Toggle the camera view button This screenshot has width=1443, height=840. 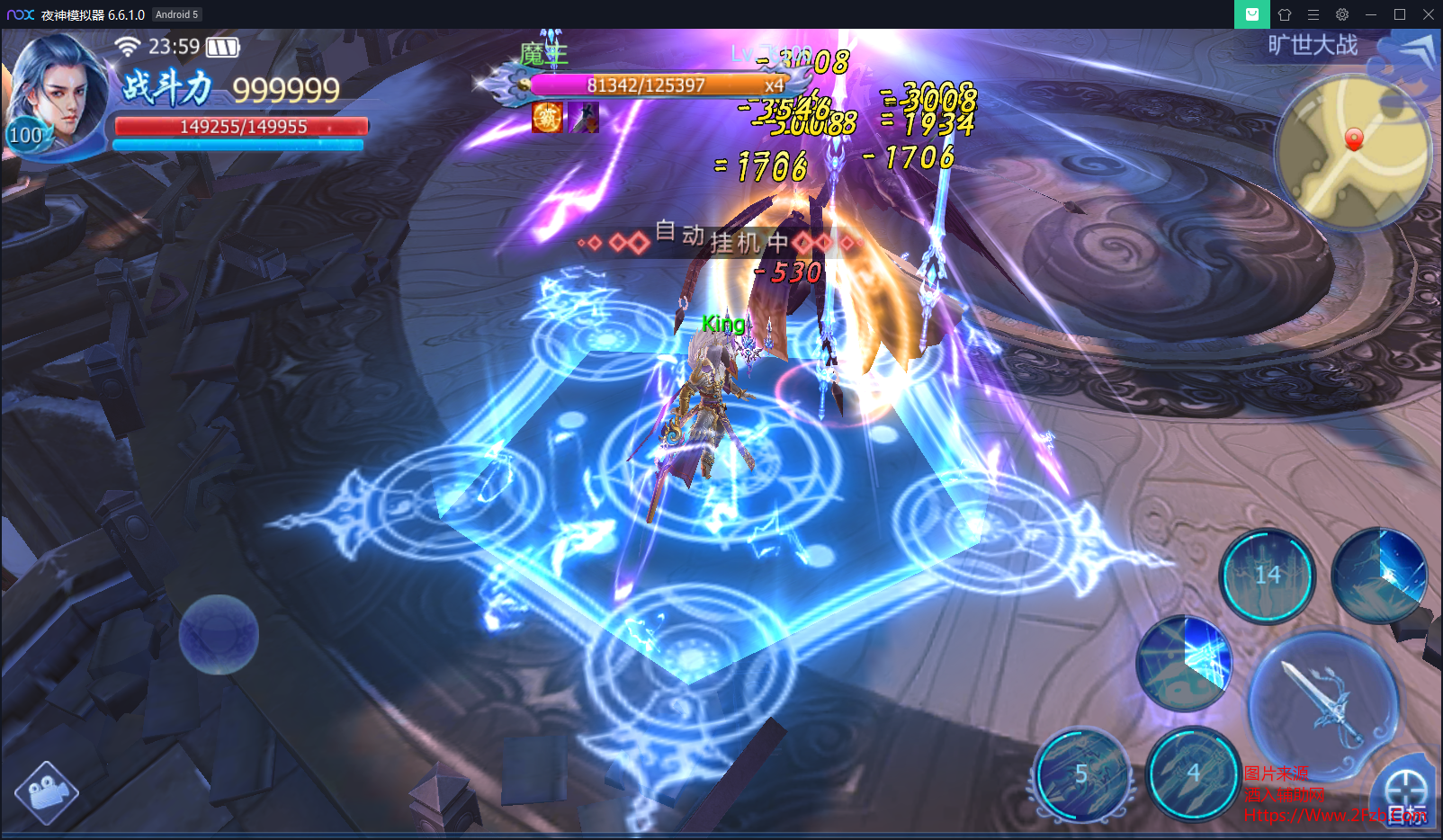click(x=46, y=792)
